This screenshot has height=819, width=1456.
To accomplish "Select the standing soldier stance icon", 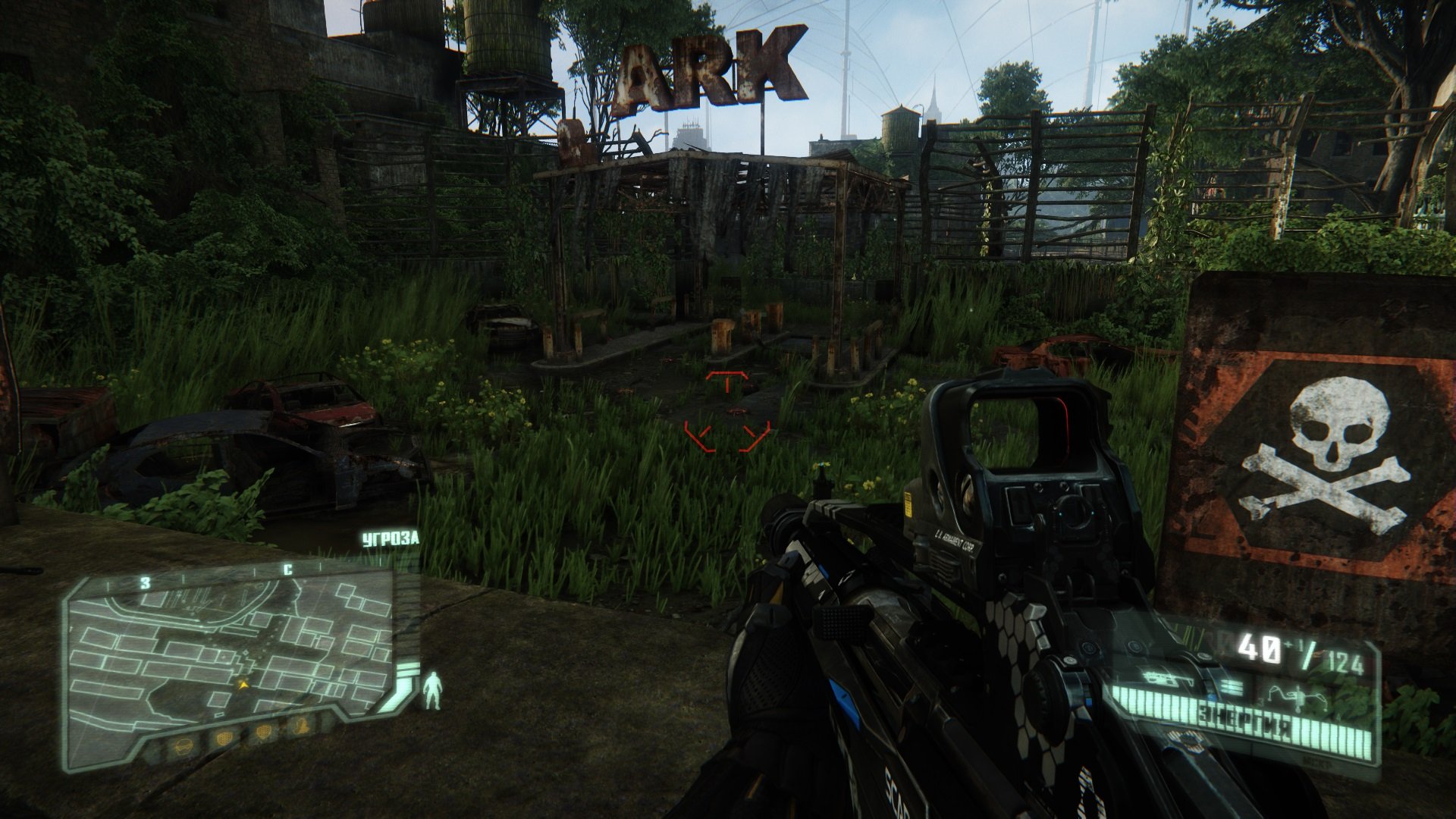I will [x=433, y=690].
